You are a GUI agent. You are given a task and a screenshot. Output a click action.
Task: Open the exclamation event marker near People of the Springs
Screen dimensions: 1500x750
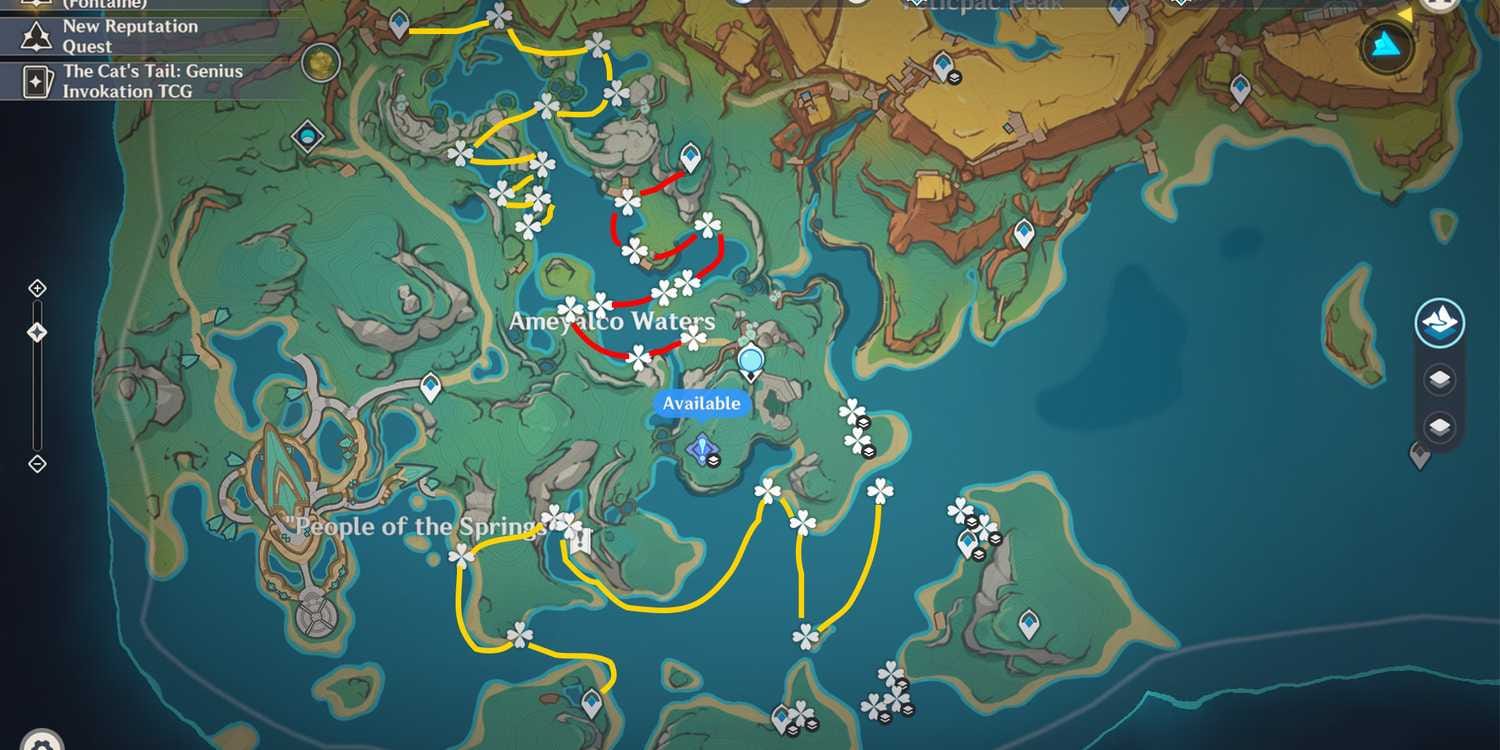tap(578, 541)
